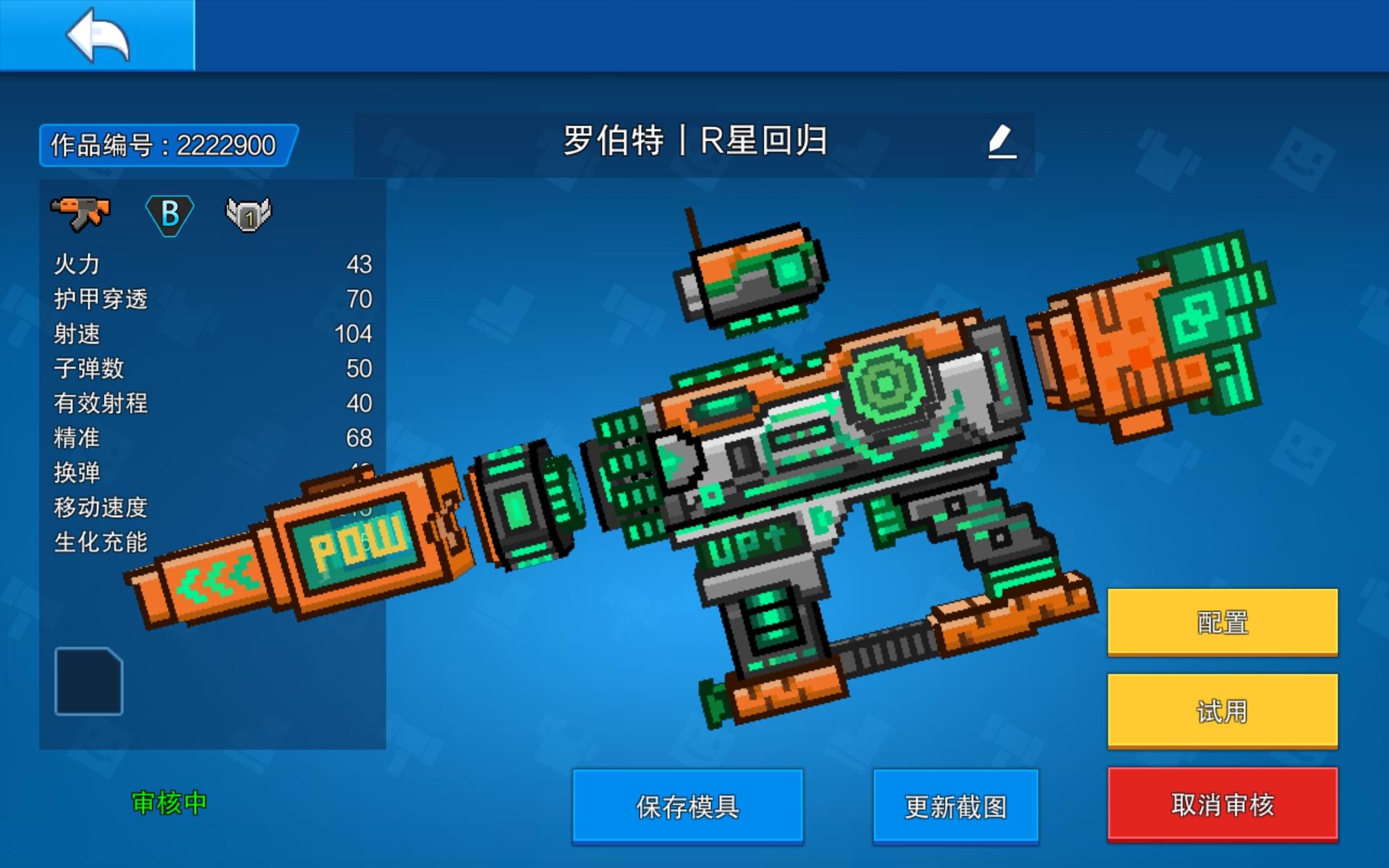Click 试用 to test the weapon

1221,712
